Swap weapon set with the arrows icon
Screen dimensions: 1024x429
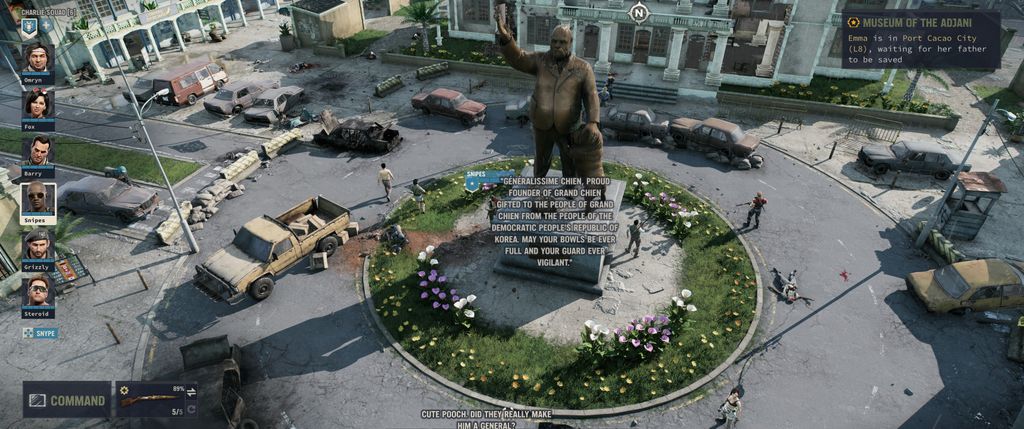[191, 391]
